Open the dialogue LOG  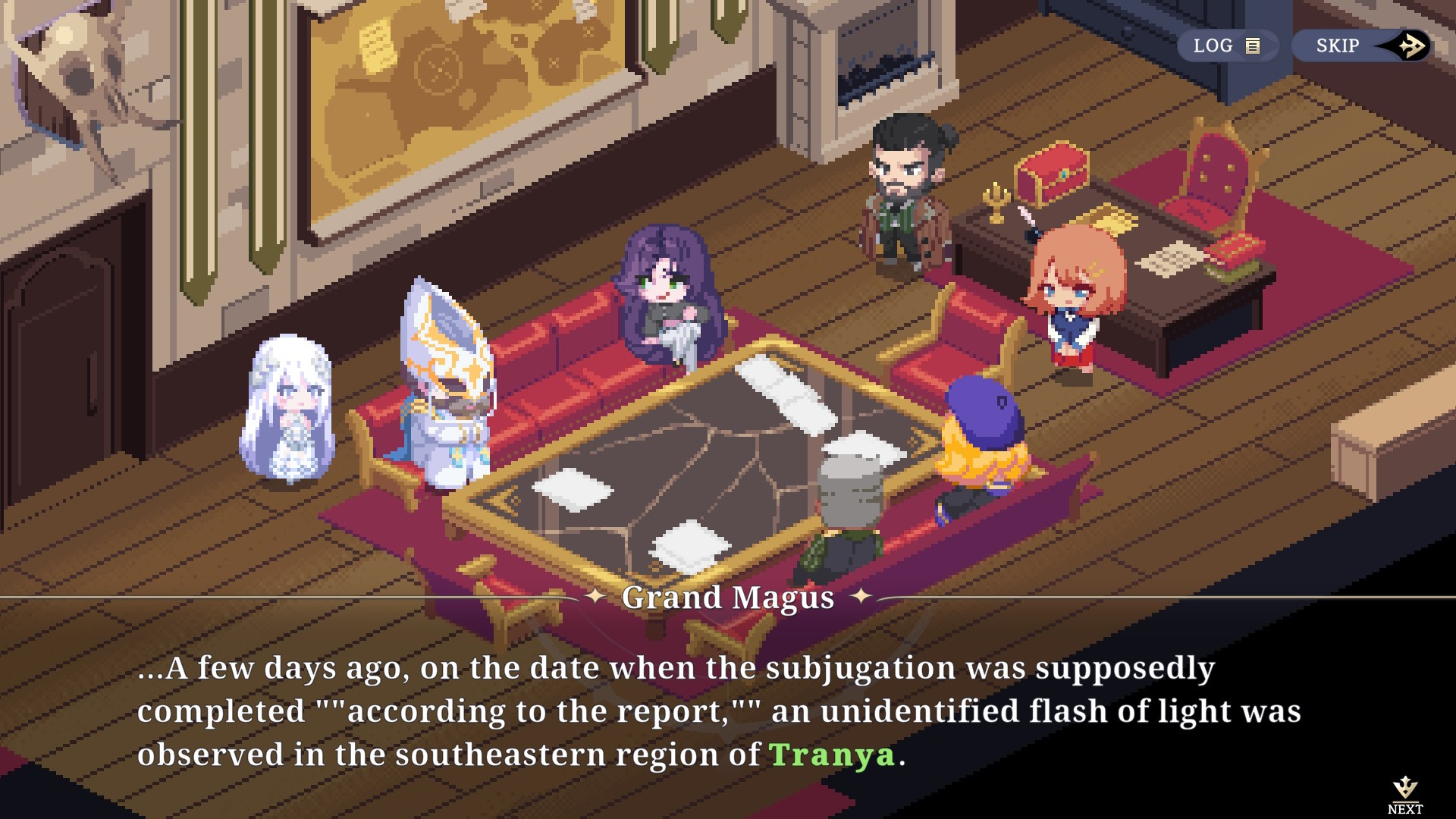(1226, 45)
